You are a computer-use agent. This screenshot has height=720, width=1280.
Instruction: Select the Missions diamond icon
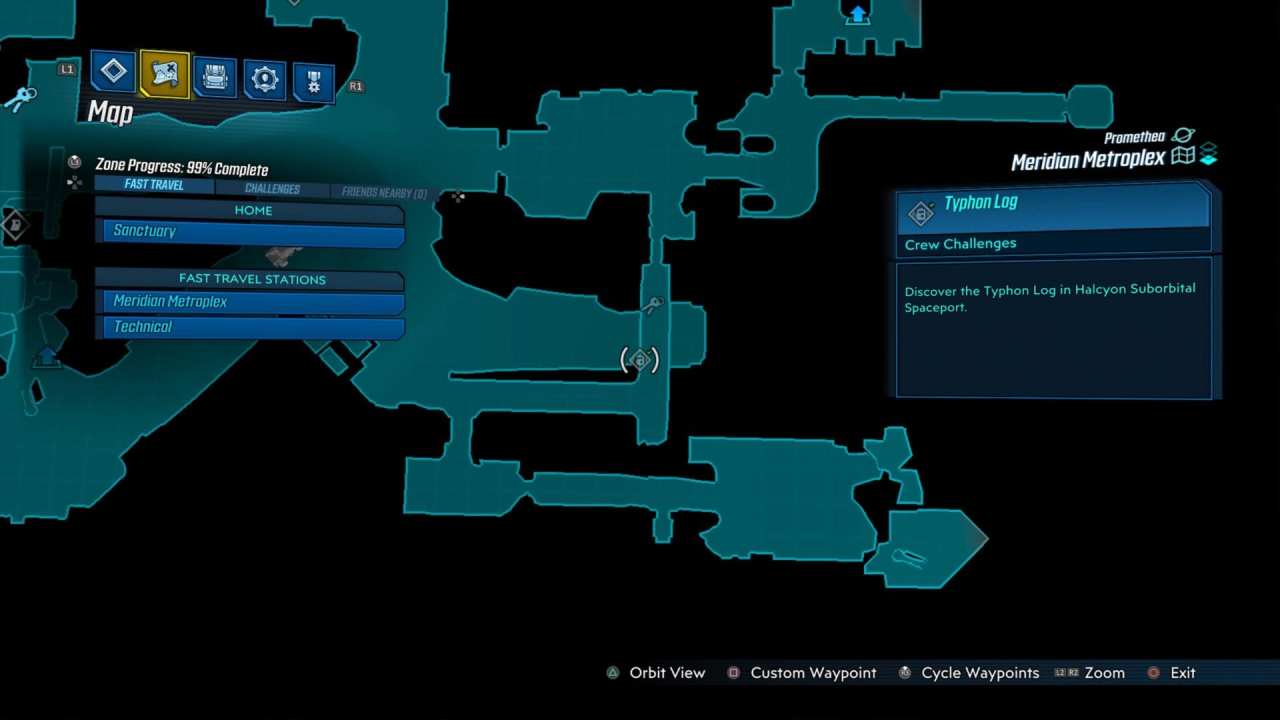pos(113,71)
